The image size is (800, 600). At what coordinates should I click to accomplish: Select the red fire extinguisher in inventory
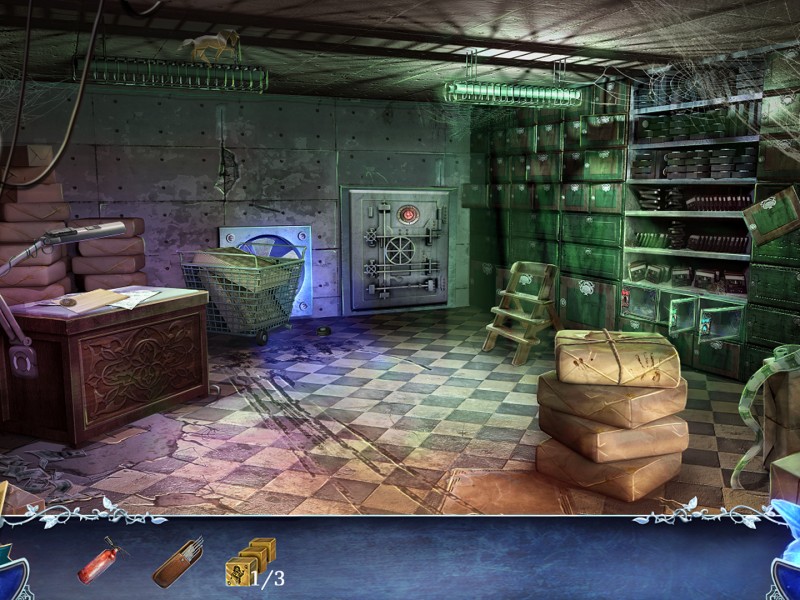tap(98, 561)
